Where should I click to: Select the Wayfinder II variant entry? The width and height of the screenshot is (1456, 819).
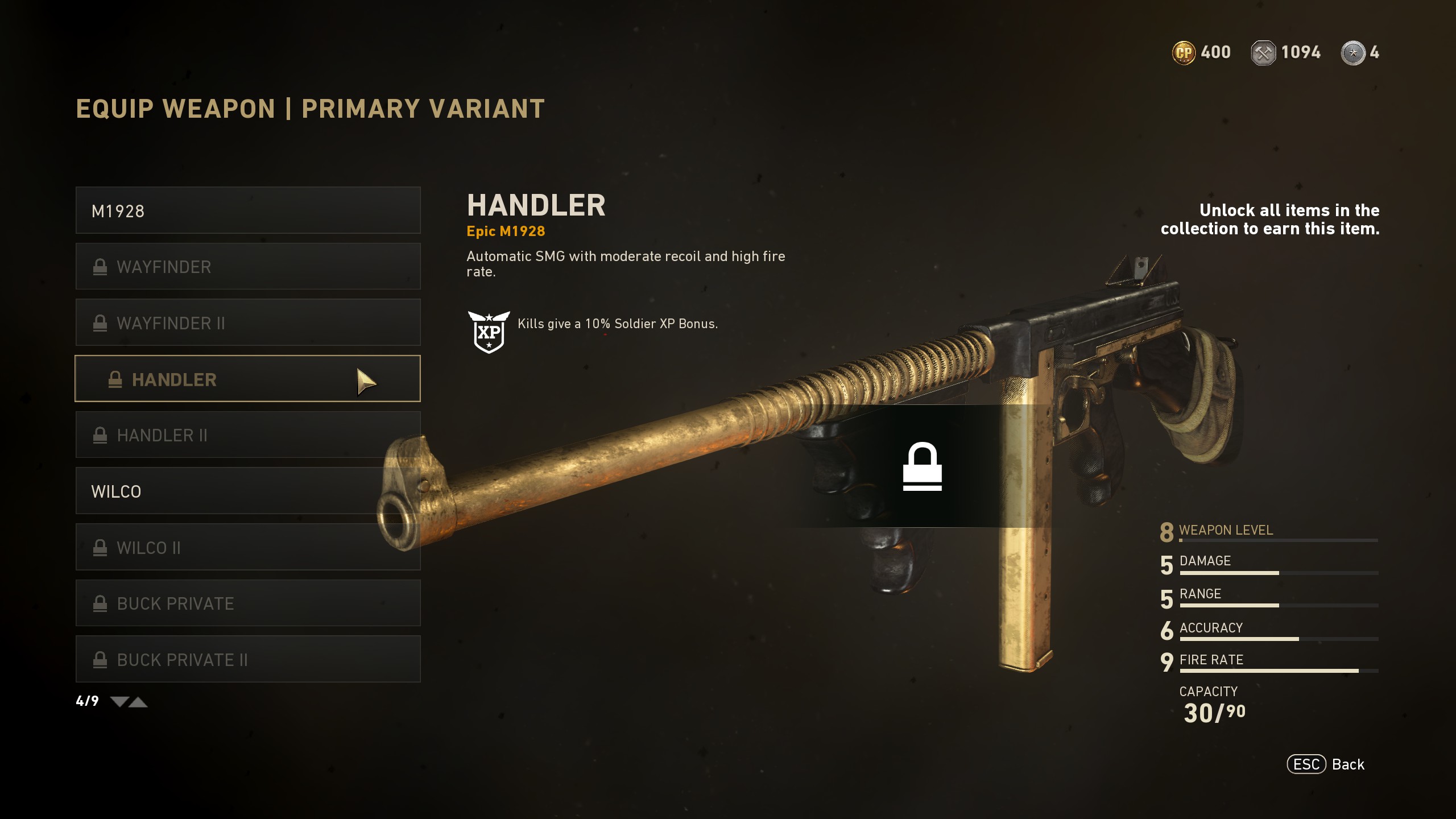tap(247, 322)
